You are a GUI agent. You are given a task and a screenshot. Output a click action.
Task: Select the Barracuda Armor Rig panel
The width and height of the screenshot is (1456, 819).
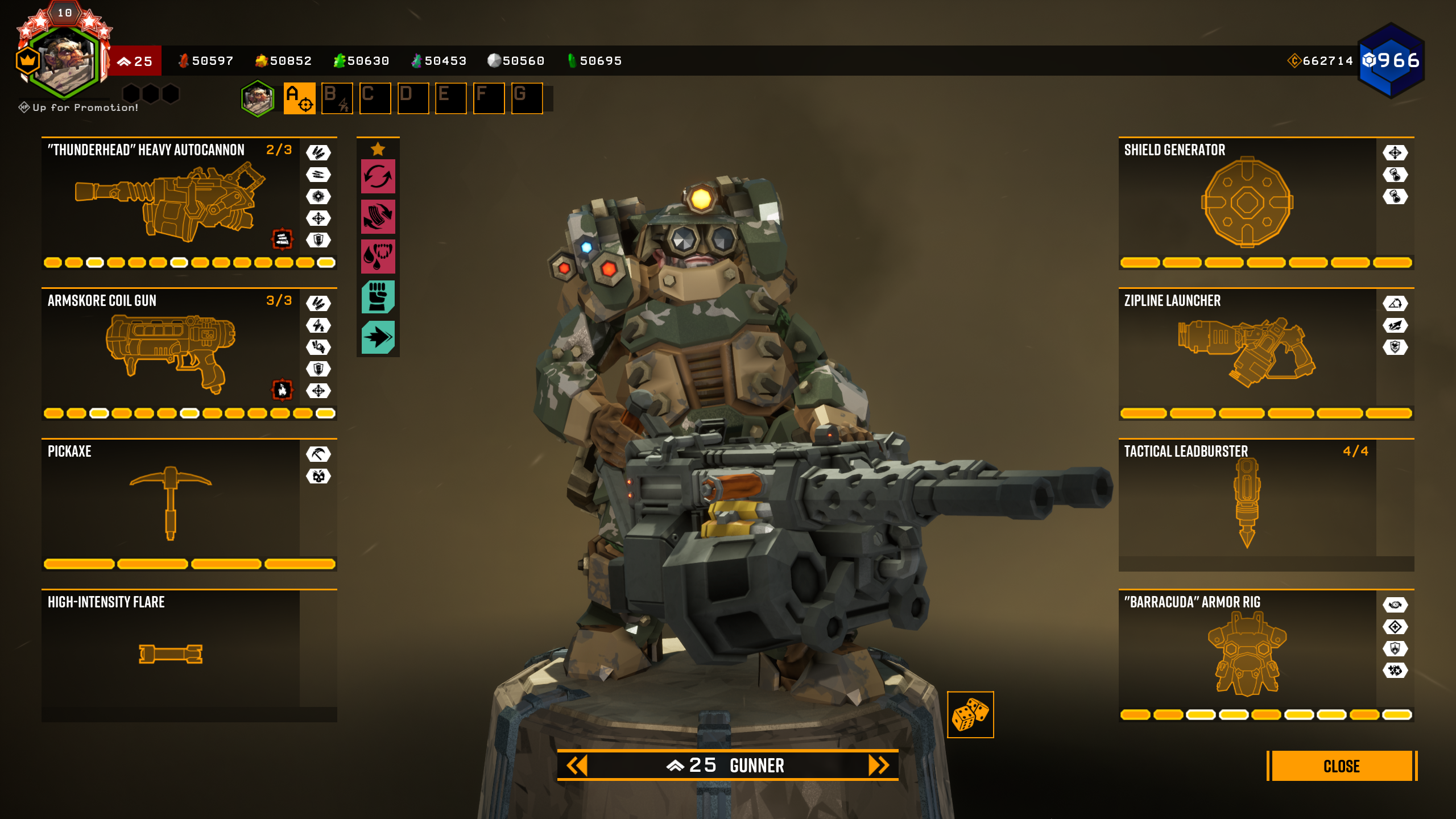(x=1247, y=654)
